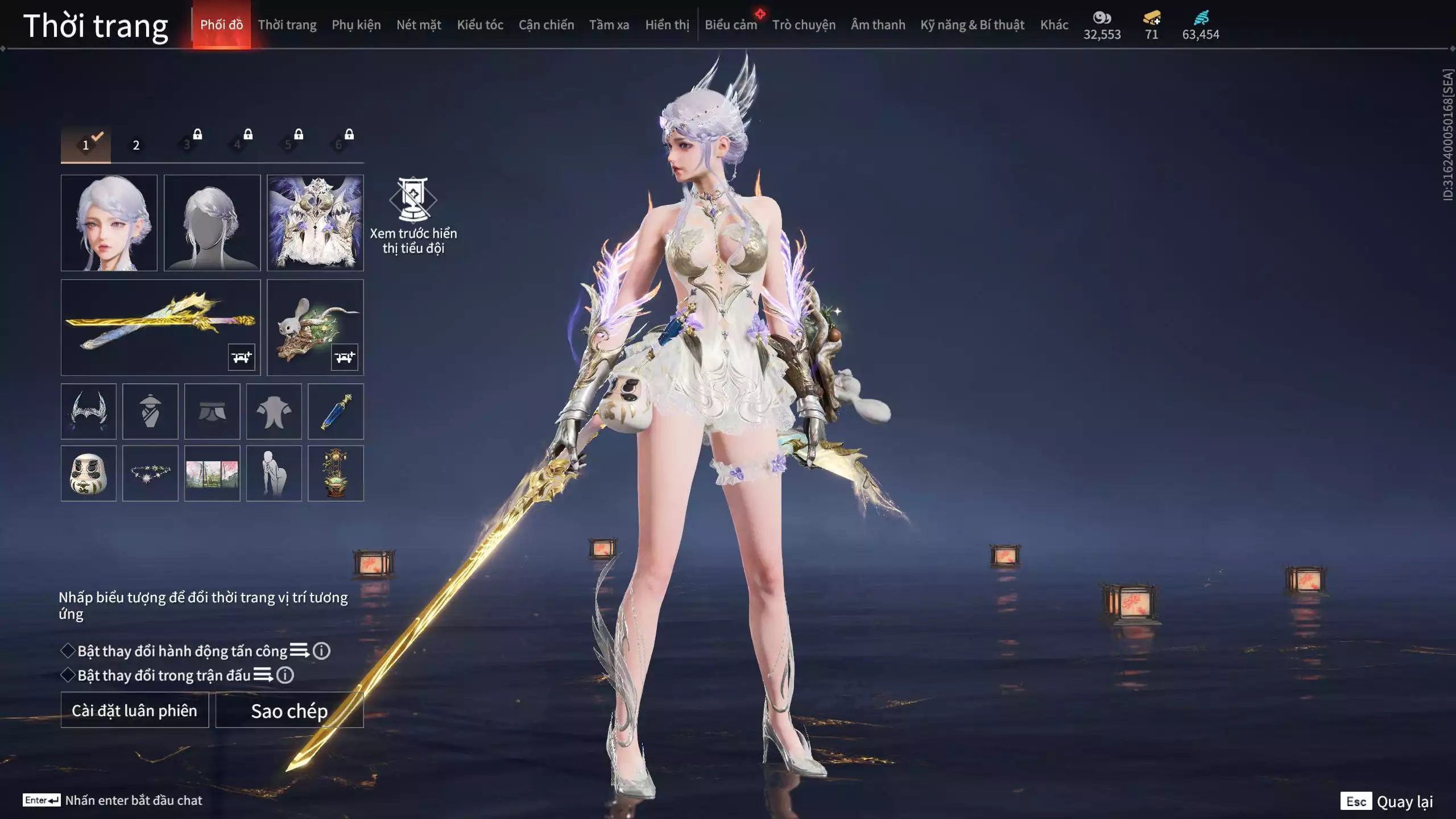The width and height of the screenshot is (1456, 819).
Task: Toggle Bật thay đổi hành động tấn công
Action: (68, 651)
